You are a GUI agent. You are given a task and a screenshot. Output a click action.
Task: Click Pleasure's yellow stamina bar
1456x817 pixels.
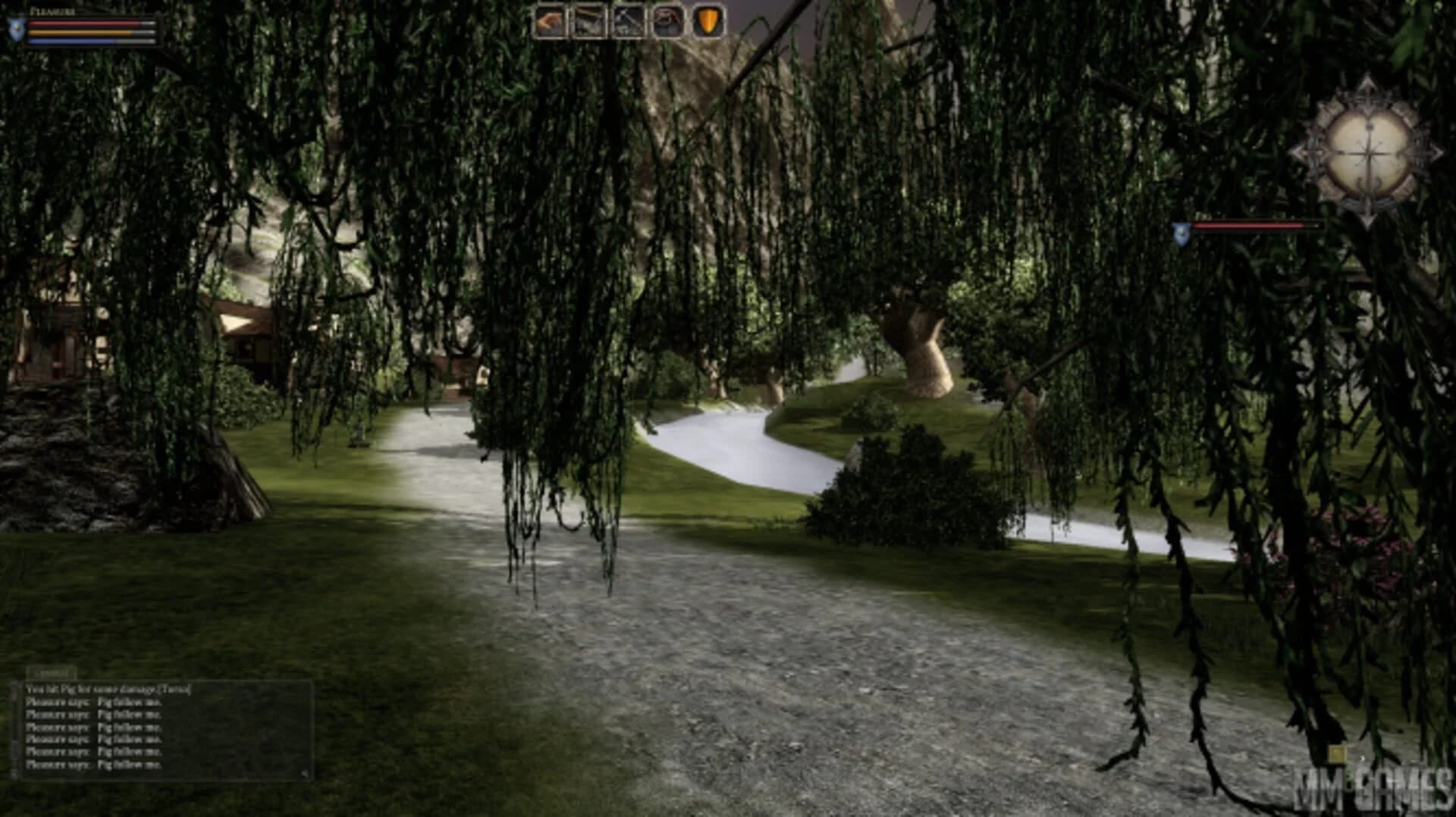tap(80, 32)
